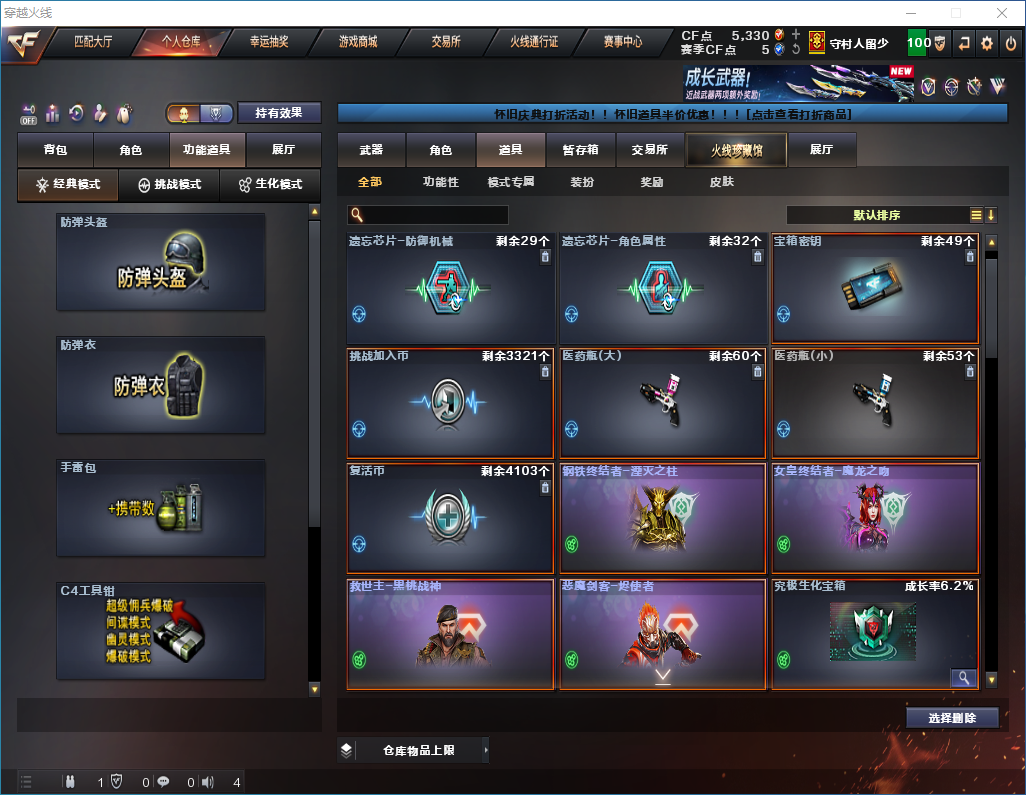The height and width of the screenshot is (795, 1026).
Task: Select the 复活币 item slot
Action: click(x=450, y=518)
